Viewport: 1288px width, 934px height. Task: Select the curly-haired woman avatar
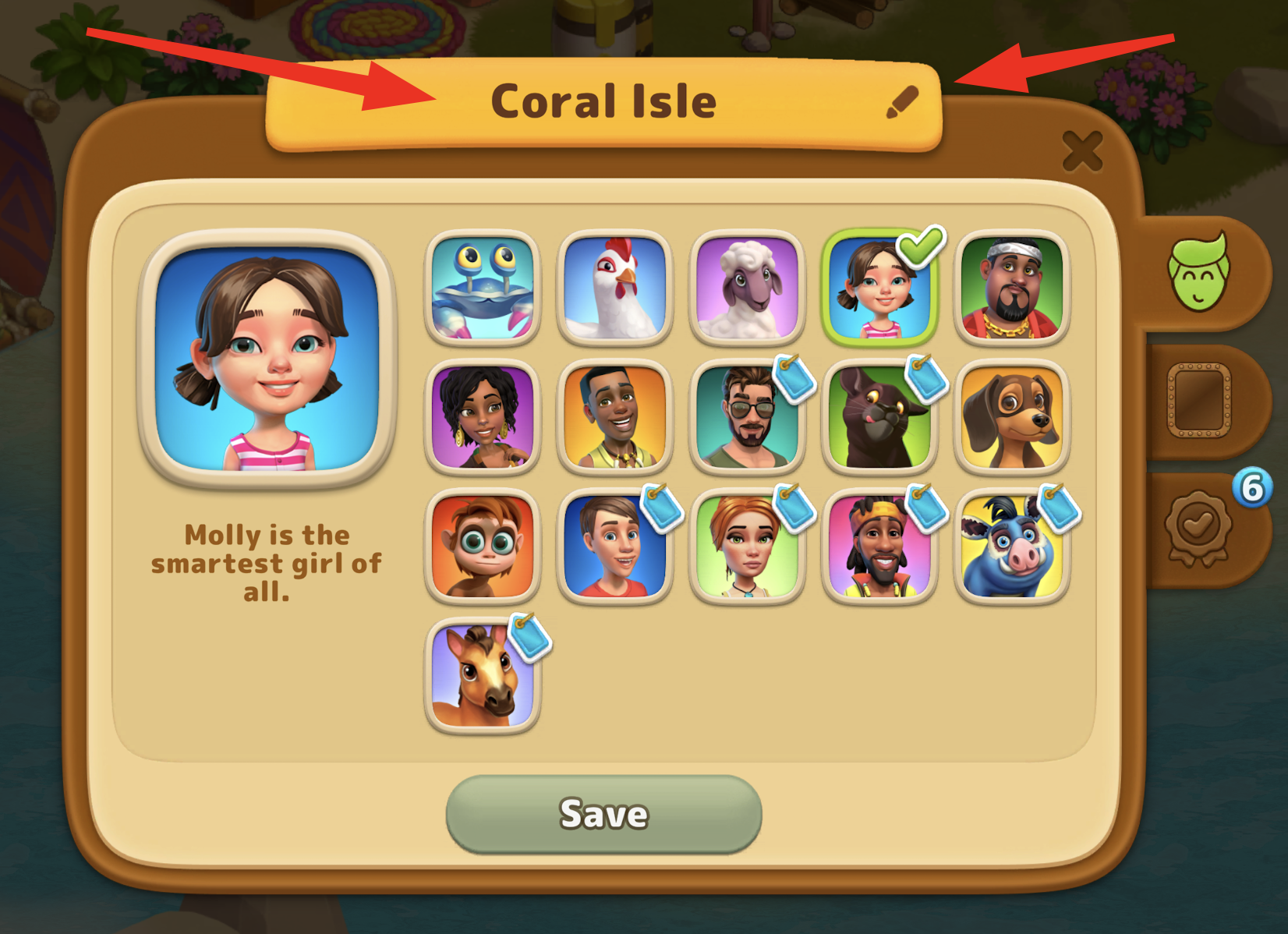tap(483, 417)
